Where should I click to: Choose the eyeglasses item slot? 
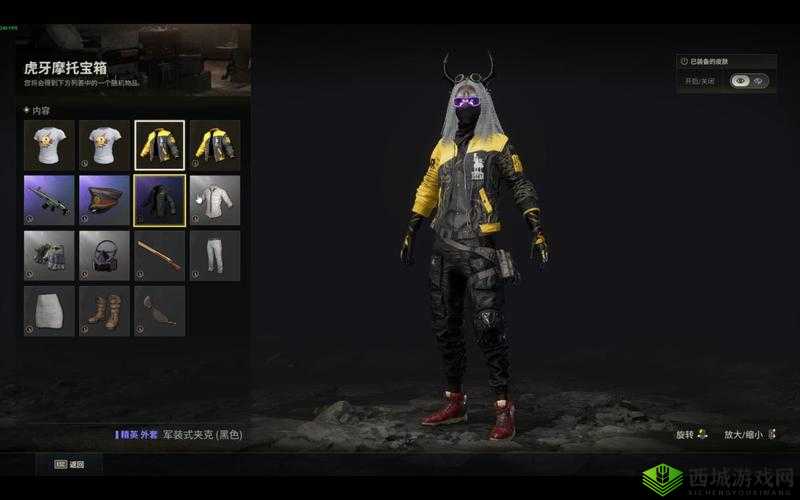click(160, 311)
